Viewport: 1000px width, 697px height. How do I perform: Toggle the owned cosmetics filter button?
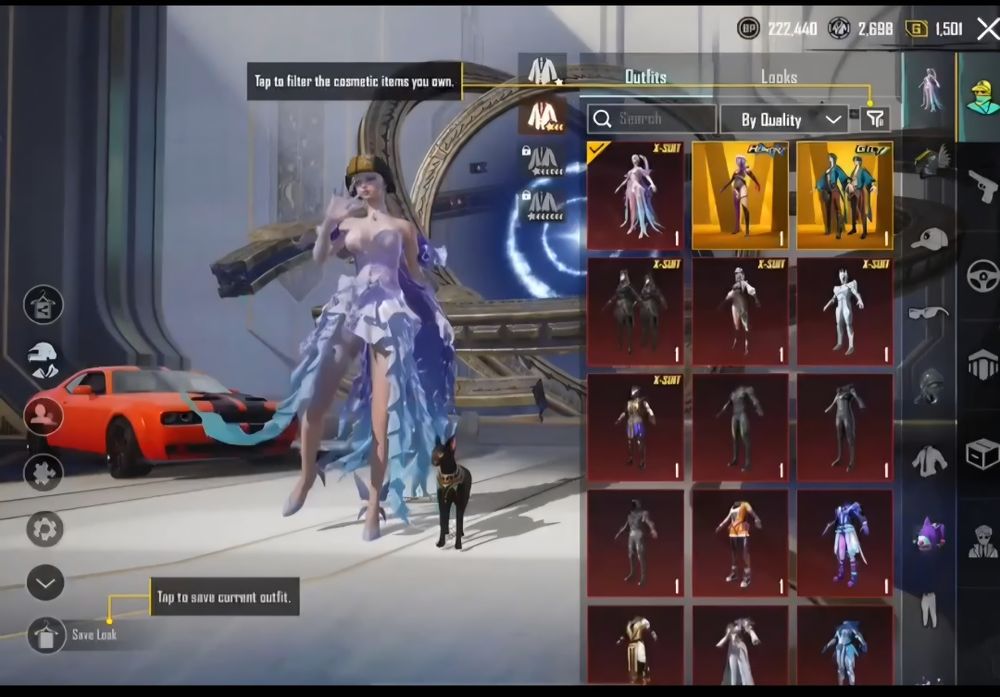874,119
